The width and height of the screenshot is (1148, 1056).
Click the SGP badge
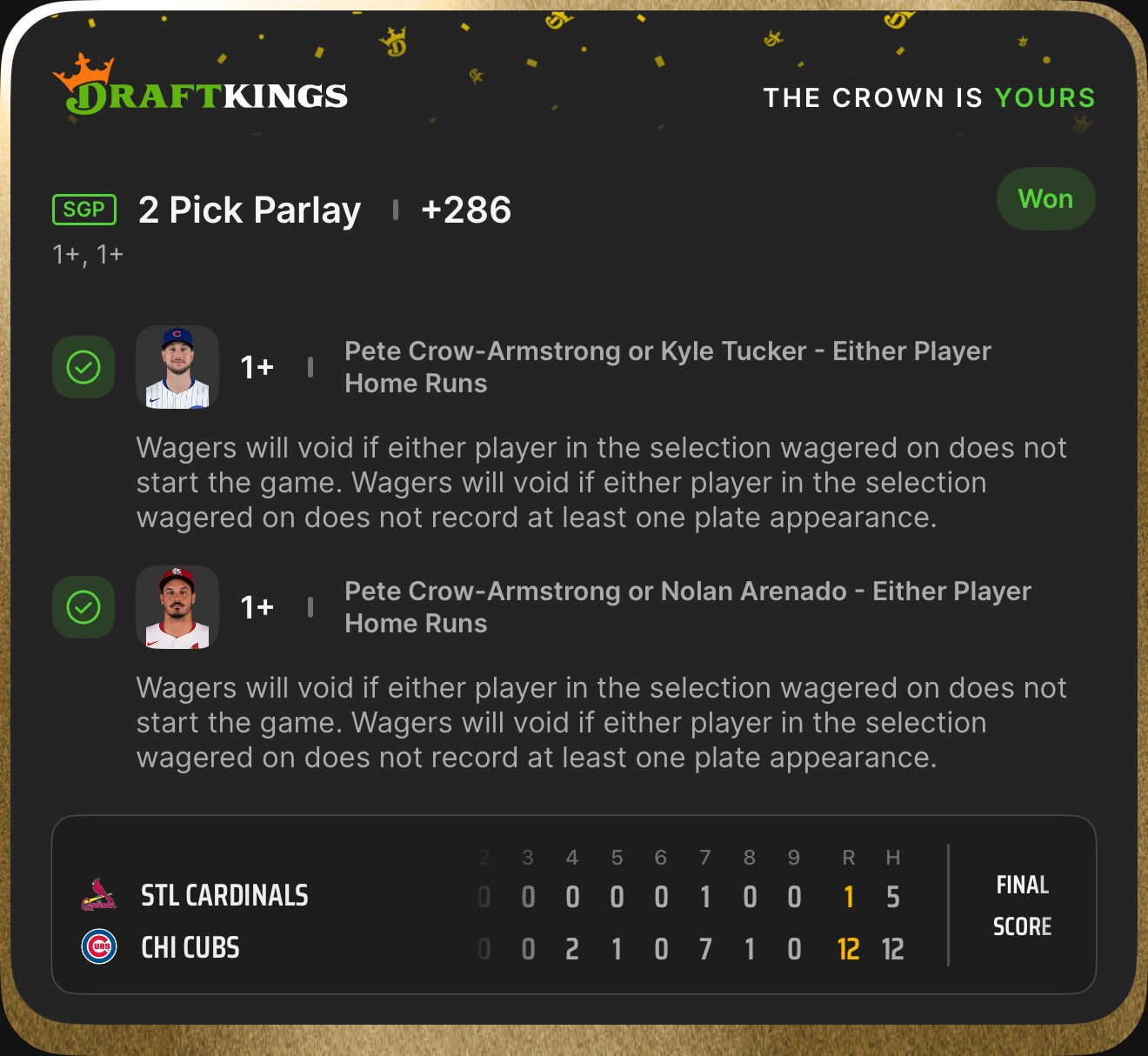[84, 210]
